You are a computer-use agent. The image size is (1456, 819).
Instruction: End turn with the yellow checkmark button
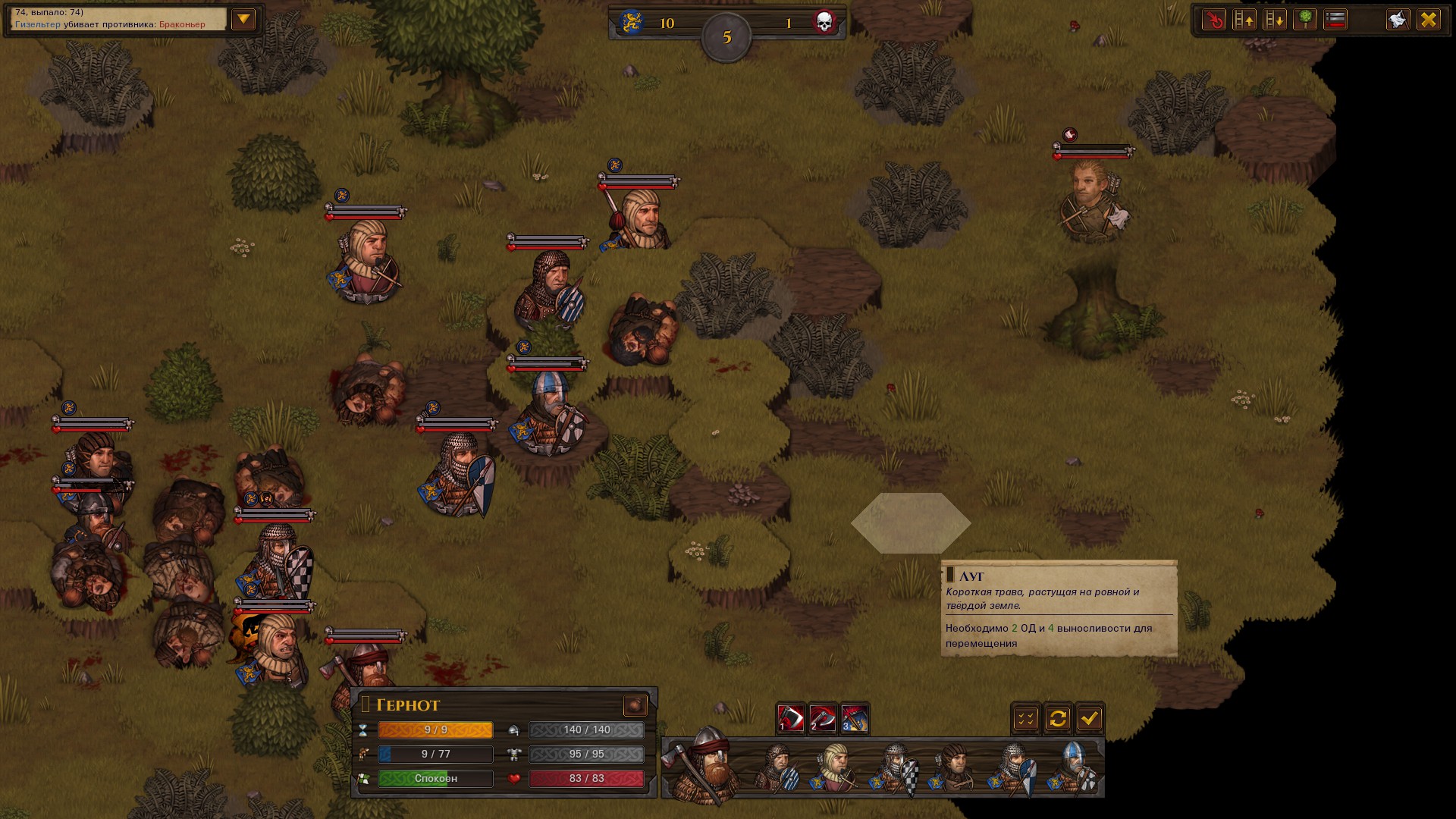(1090, 718)
